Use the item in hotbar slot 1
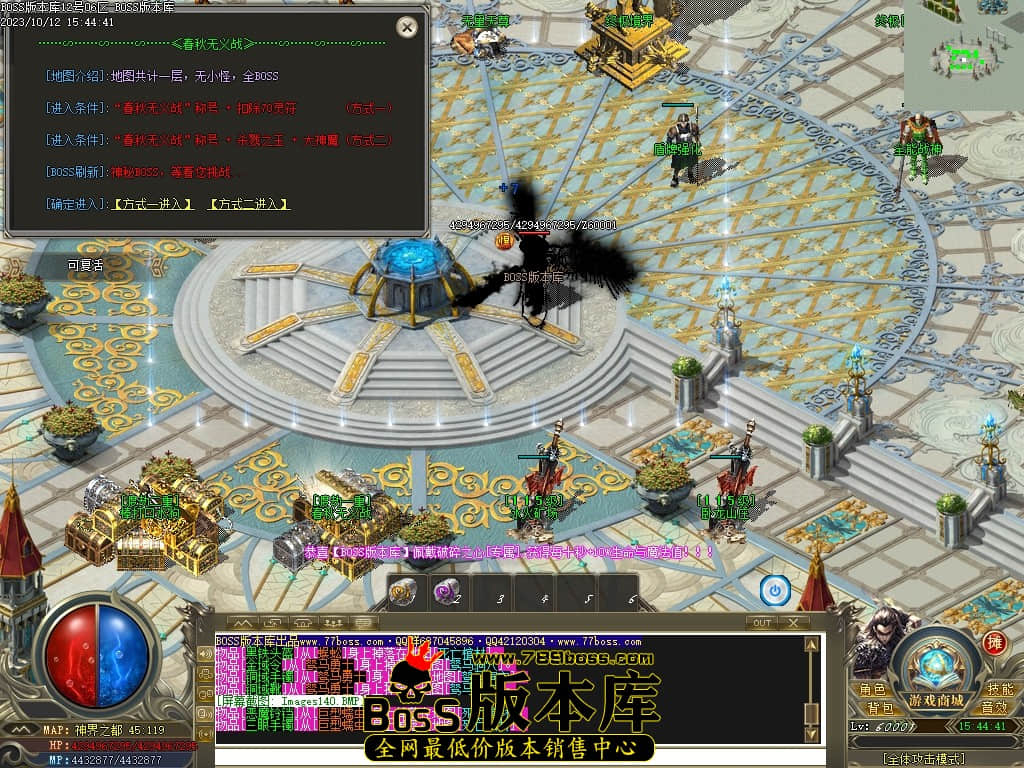The height and width of the screenshot is (768, 1024). point(403,592)
